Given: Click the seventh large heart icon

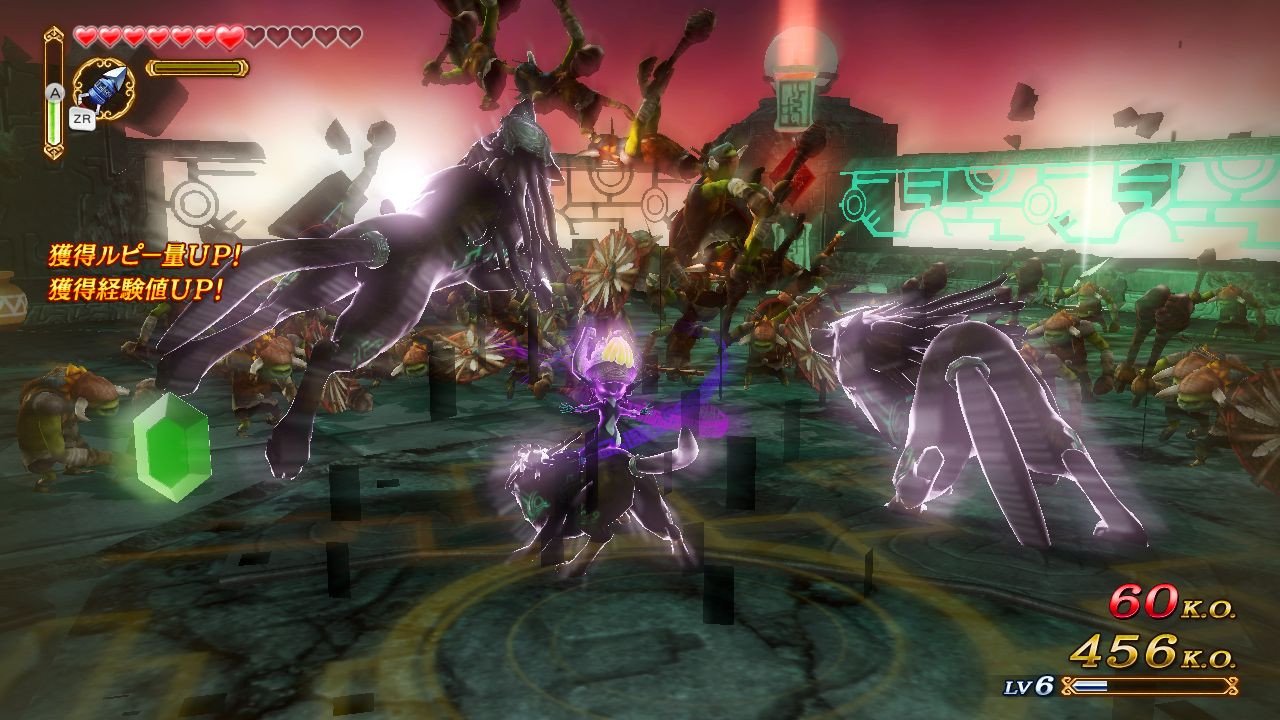Looking at the screenshot, I should [229, 36].
